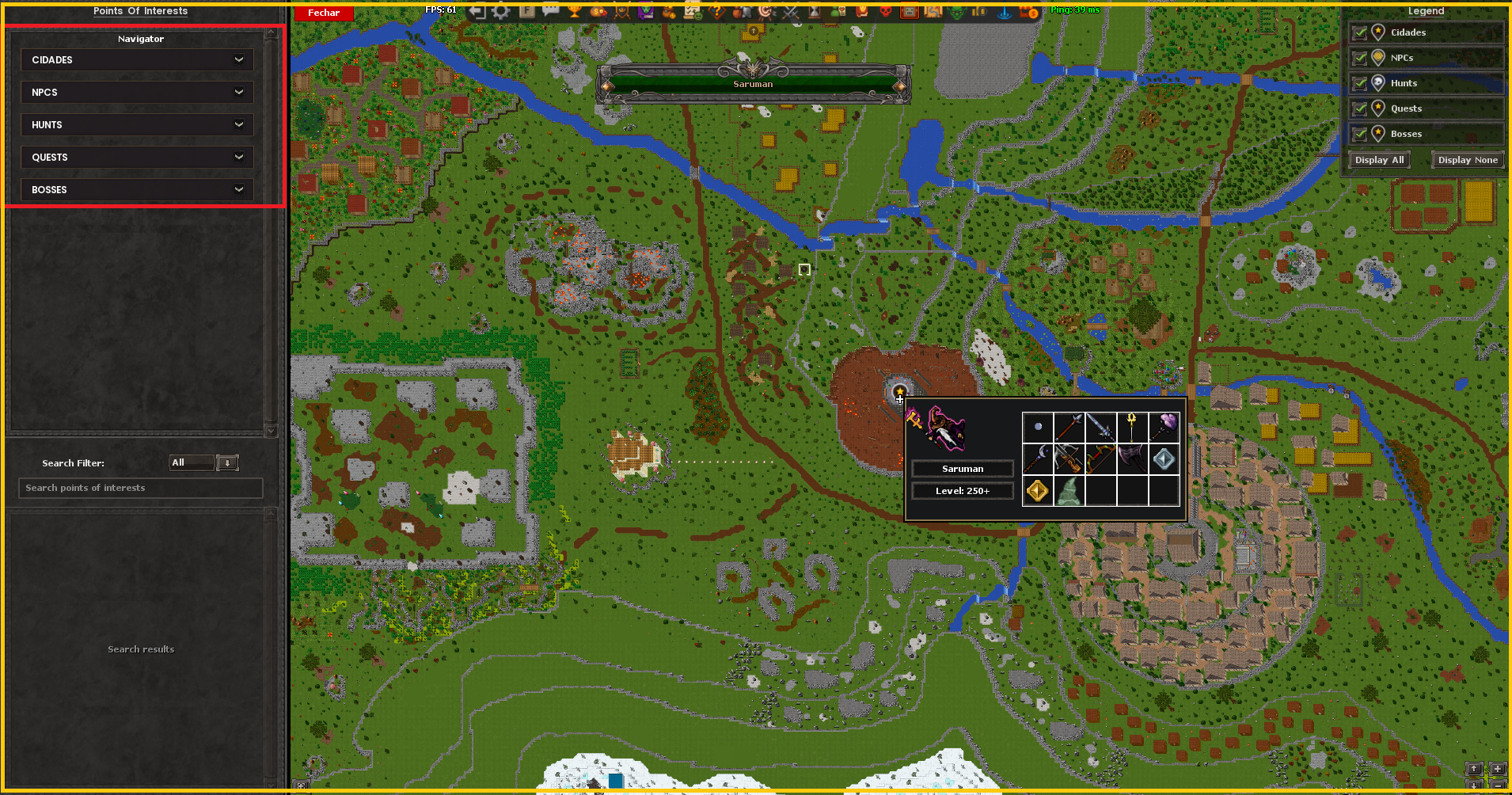The height and width of the screenshot is (795, 1512).
Task: Zoom in with the plus button
Action: click(1497, 769)
